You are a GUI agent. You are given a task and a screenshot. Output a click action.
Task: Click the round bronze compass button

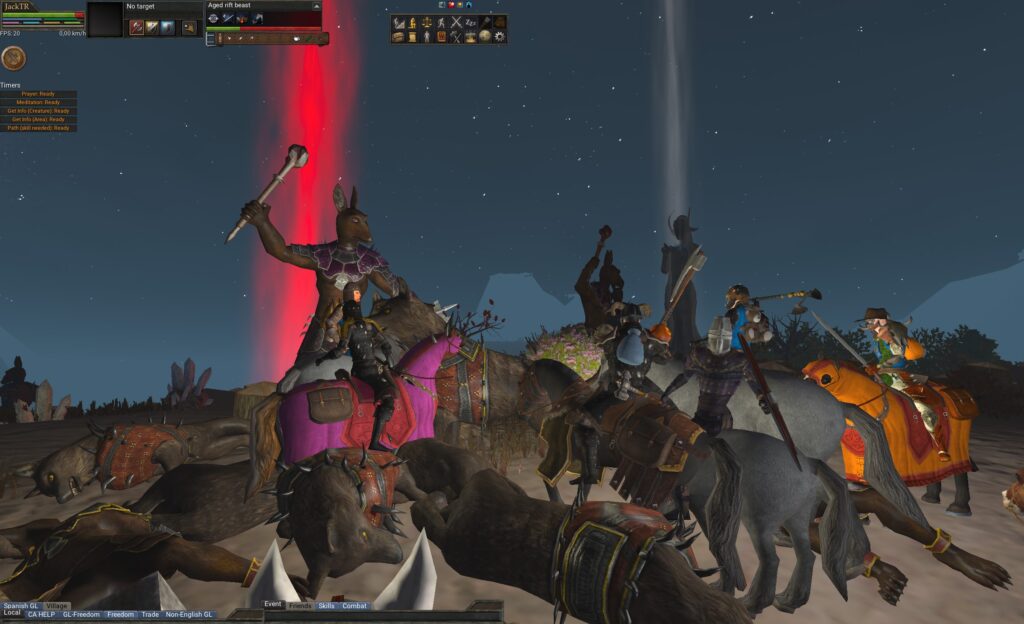pos(13,58)
